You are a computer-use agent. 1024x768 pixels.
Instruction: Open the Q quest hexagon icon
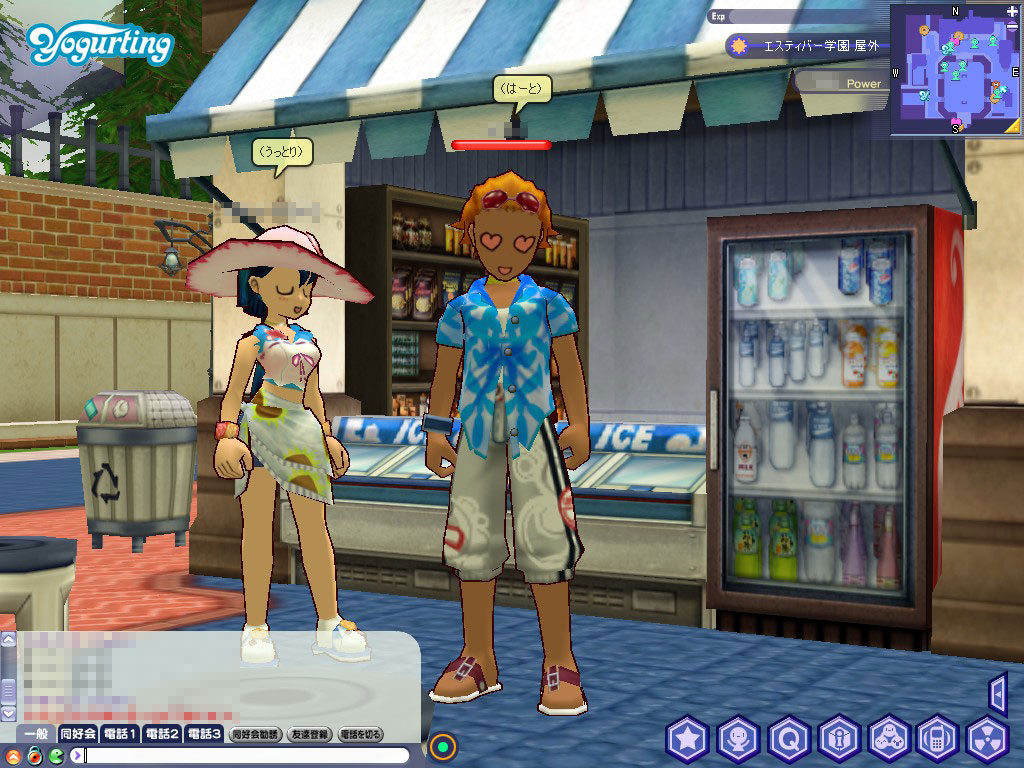788,740
